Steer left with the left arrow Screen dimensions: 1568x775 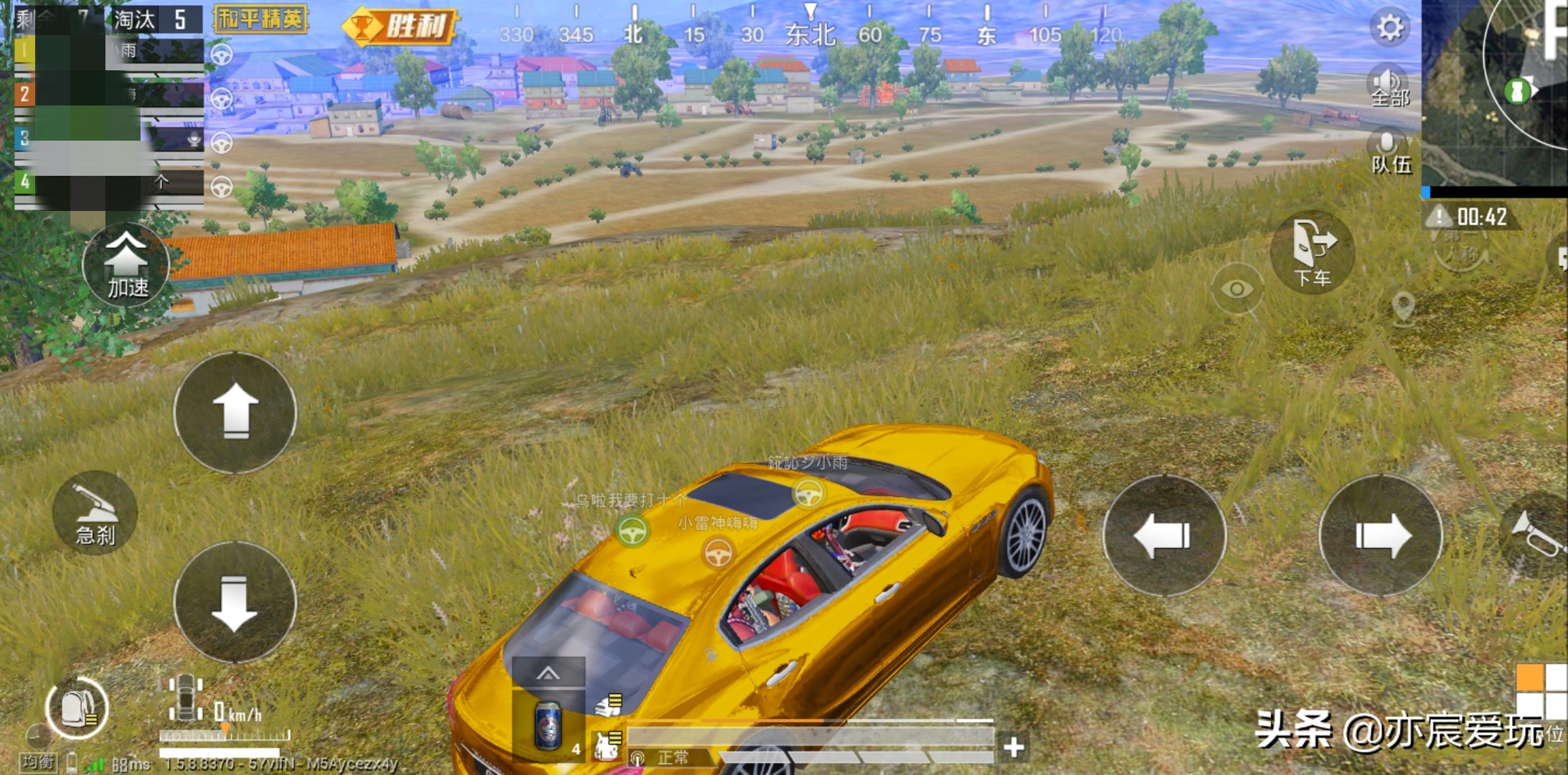[x=1163, y=535]
